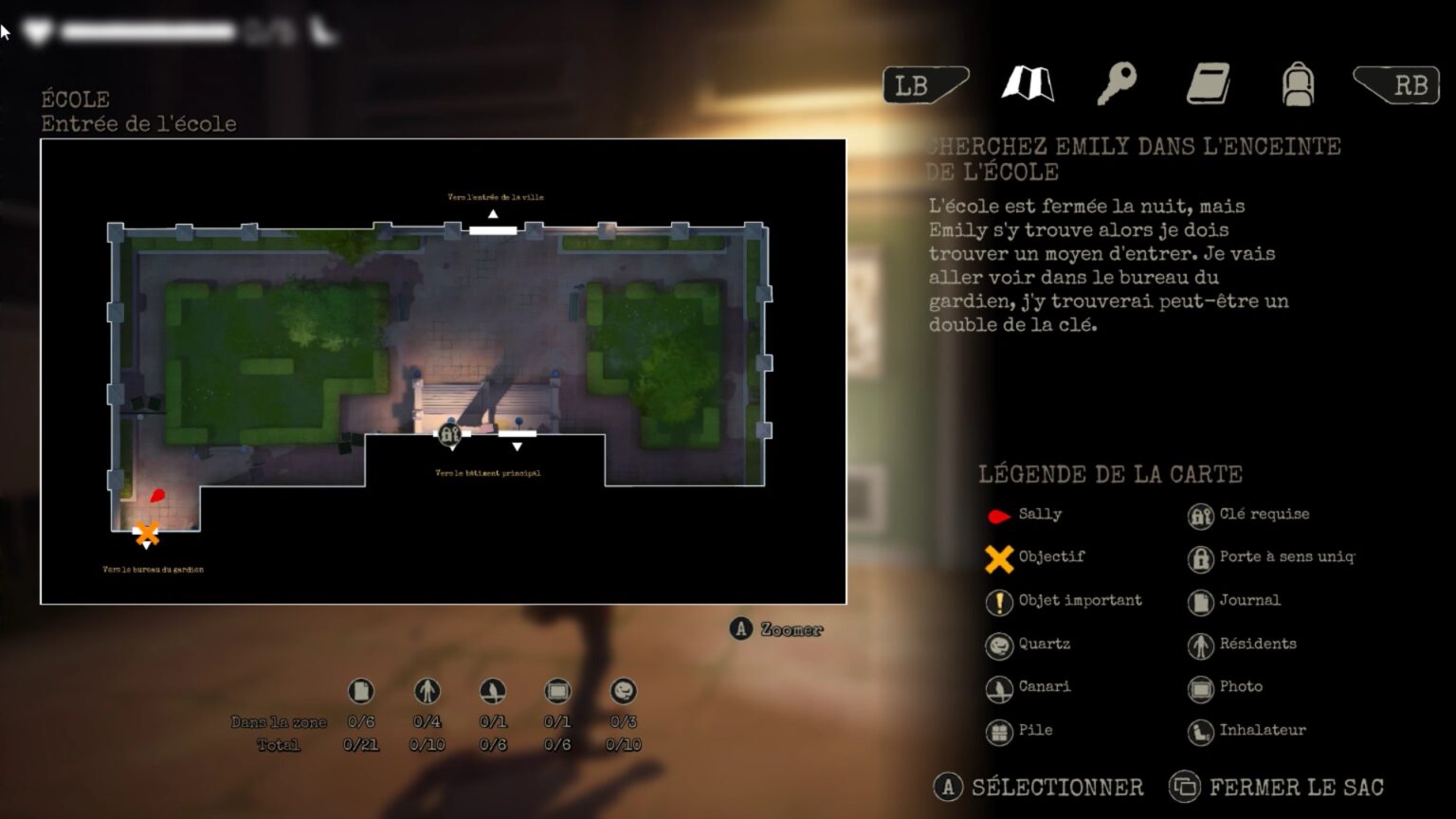Click the Canari bird legend icon
The image size is (1456, 819).
(999, 686)
